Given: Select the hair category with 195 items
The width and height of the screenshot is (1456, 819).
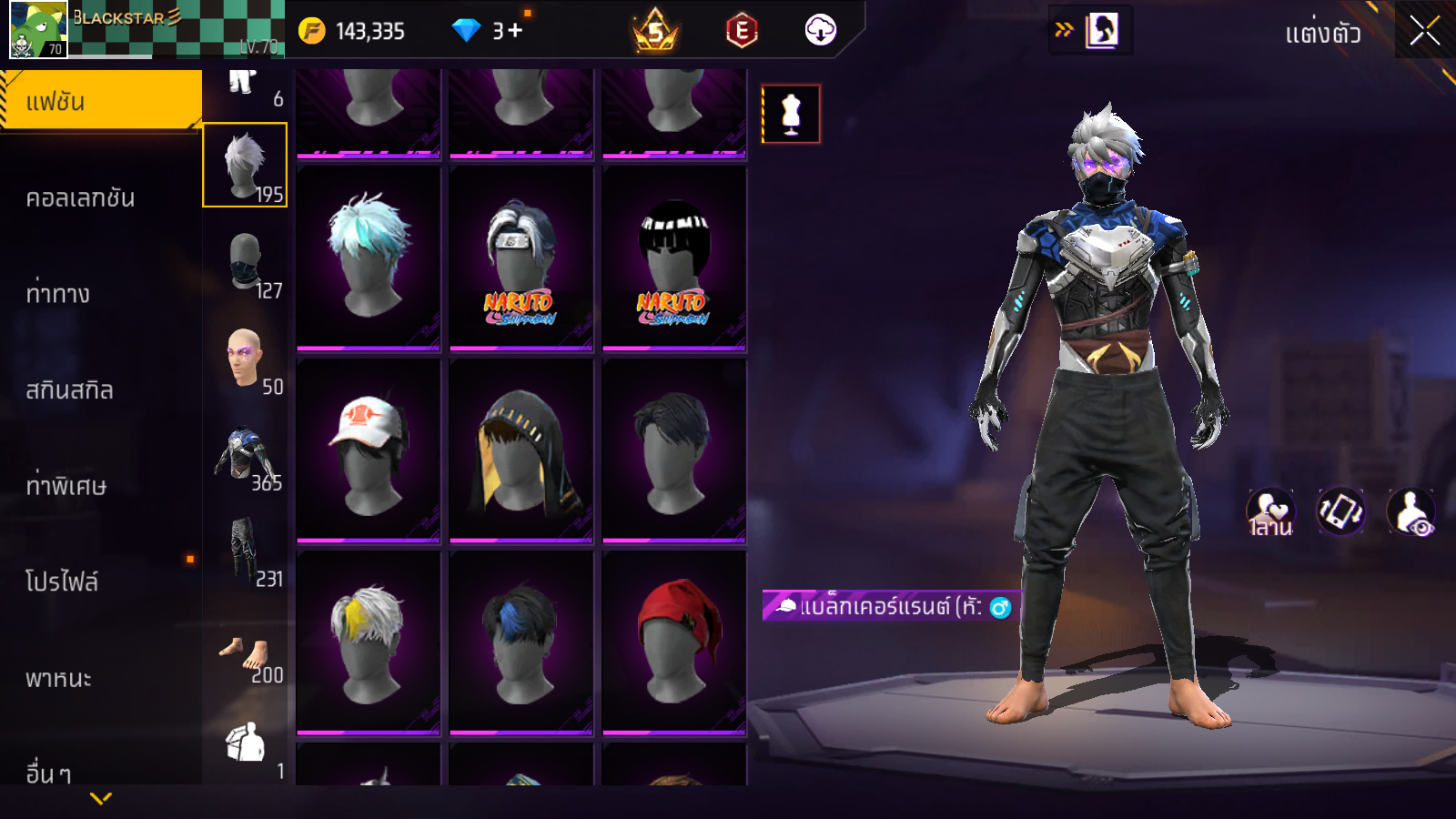Looking at the screenshot, I should coord(245,166).
